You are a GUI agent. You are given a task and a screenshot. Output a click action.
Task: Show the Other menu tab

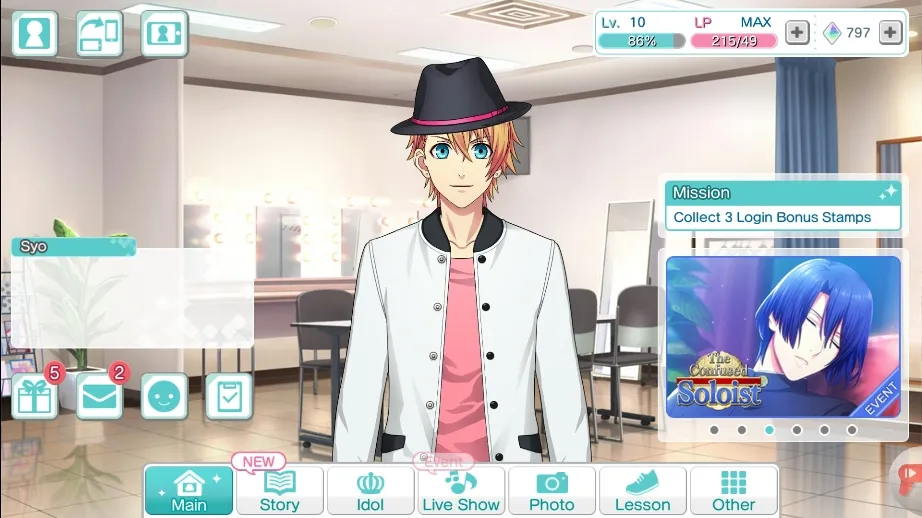pos(733,491)
